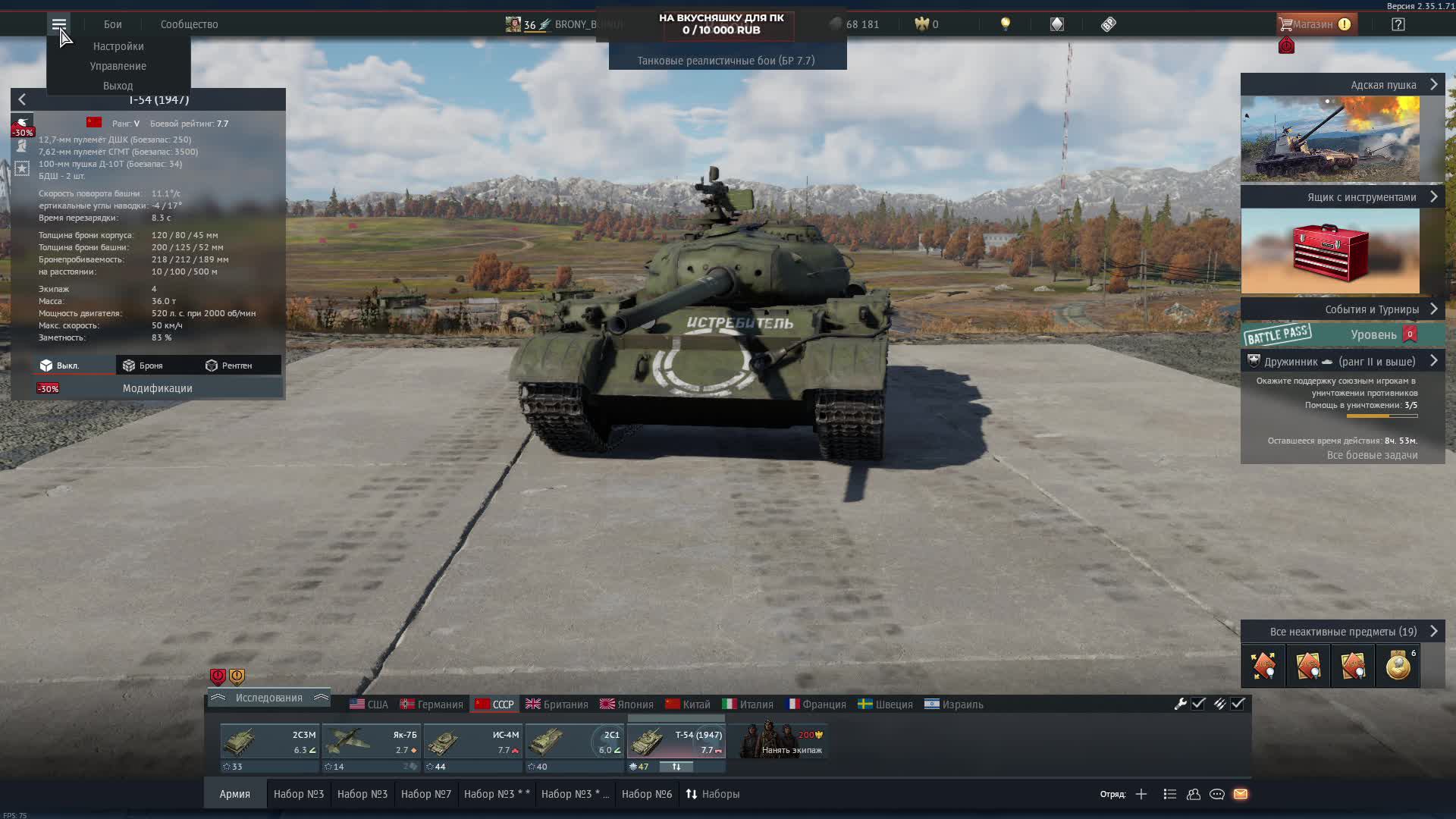Switch to the Британия nation tab
Viewport: 1456px width, 819px height.
tap(557, 704)
